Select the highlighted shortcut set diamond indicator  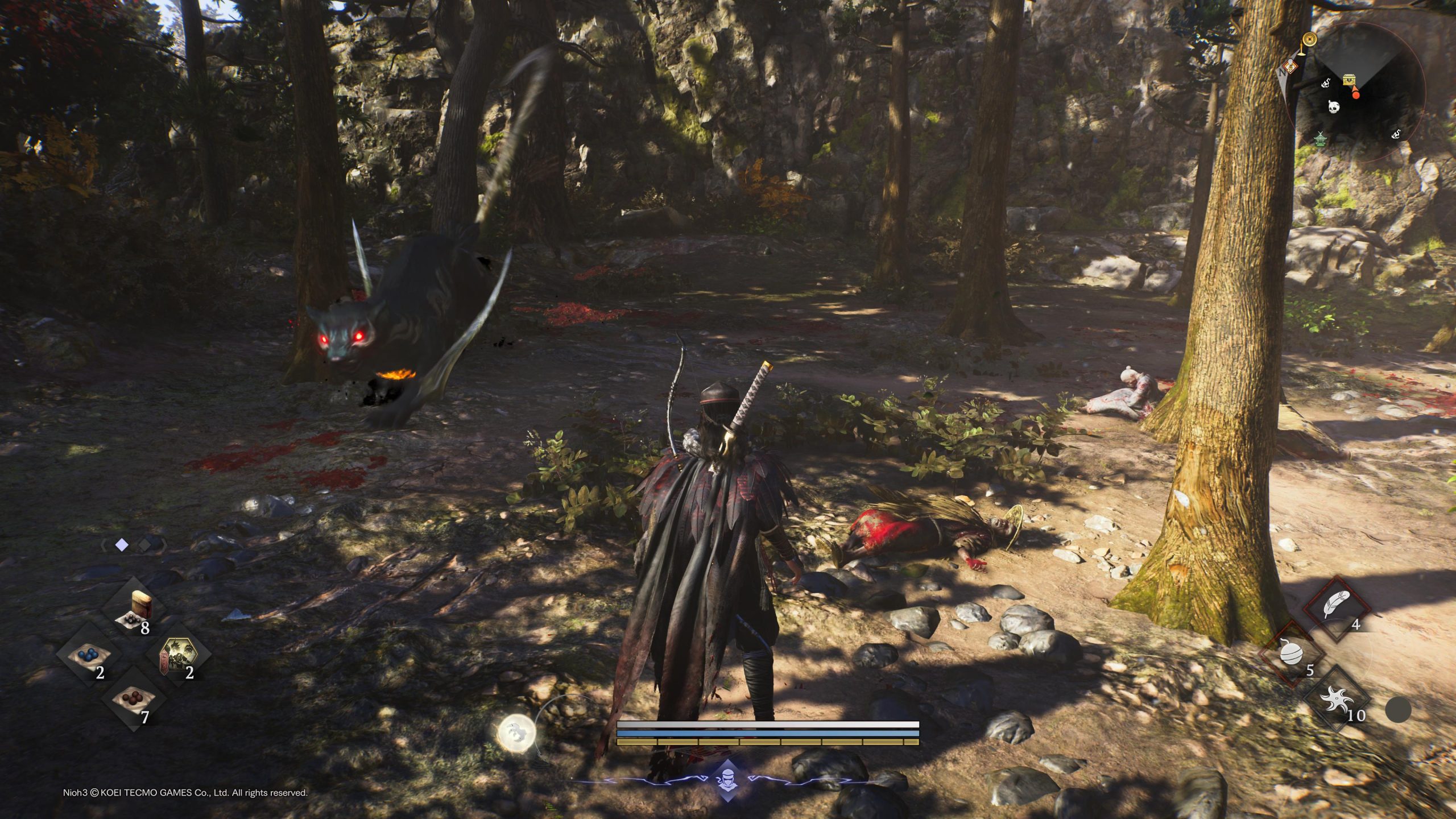click(x=121, y=545)
